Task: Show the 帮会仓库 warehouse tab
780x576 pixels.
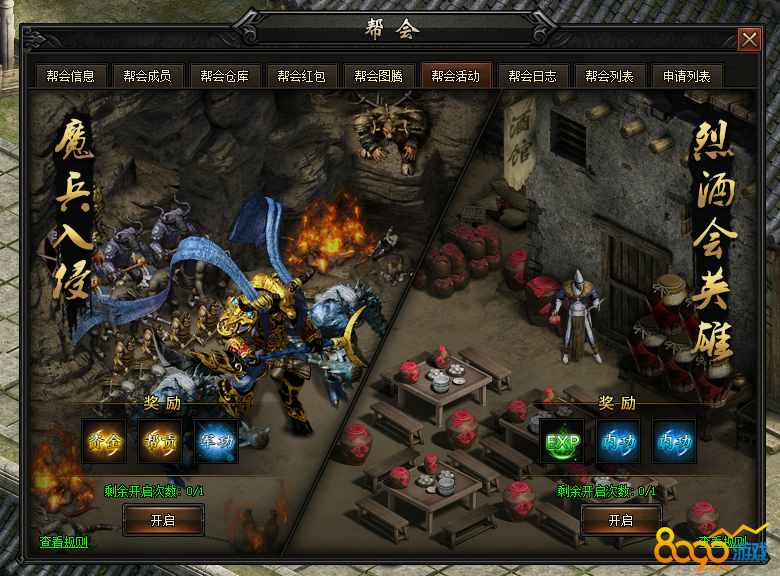Action: [x=225, y=76]
